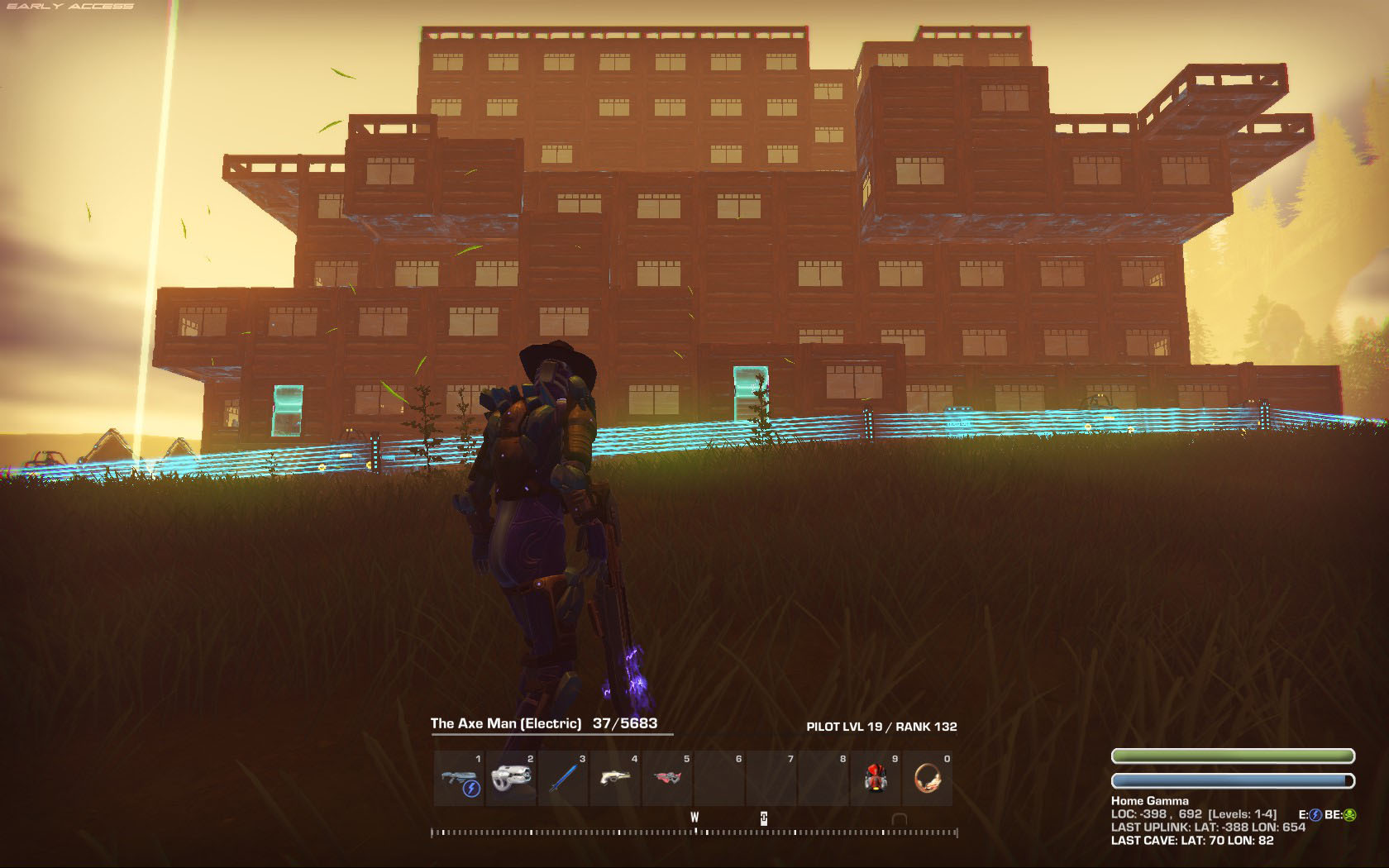Use the red helmet item in slot 9
1389x868 pixels.
point(876,779)
